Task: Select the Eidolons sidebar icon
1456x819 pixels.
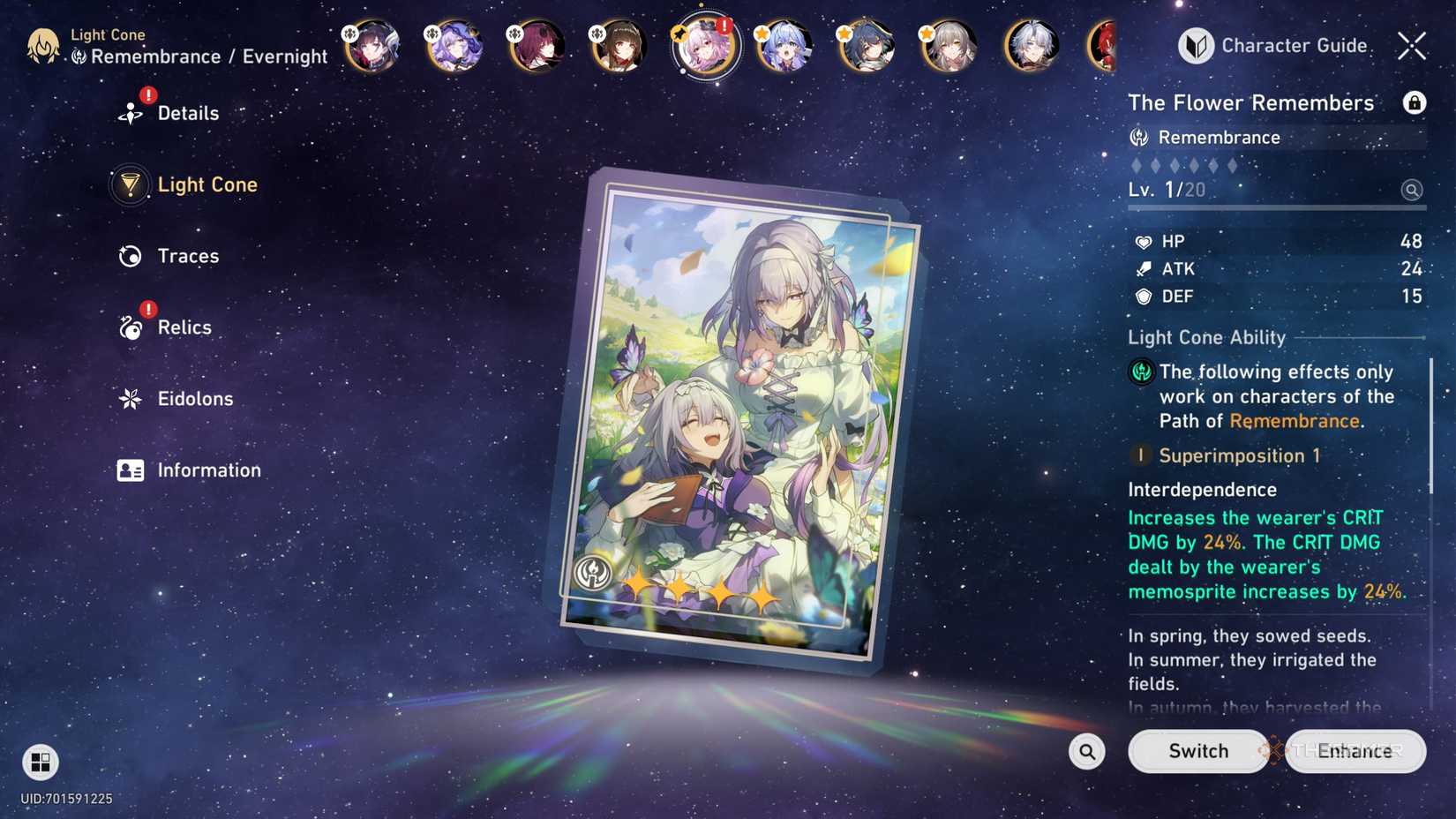Action: coord(130,398)
